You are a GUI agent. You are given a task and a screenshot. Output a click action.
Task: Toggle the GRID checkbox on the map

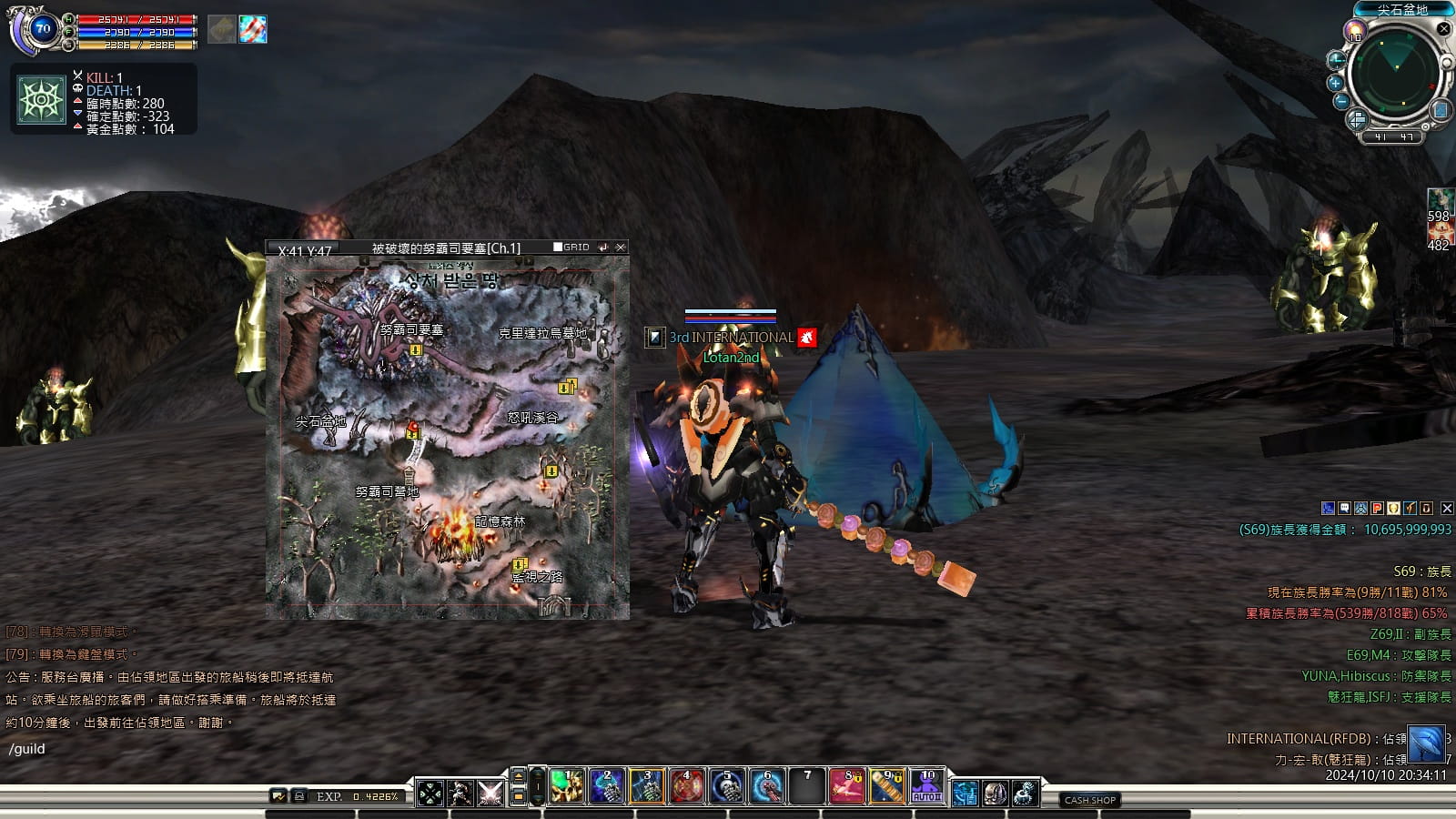tap(558, 248)
